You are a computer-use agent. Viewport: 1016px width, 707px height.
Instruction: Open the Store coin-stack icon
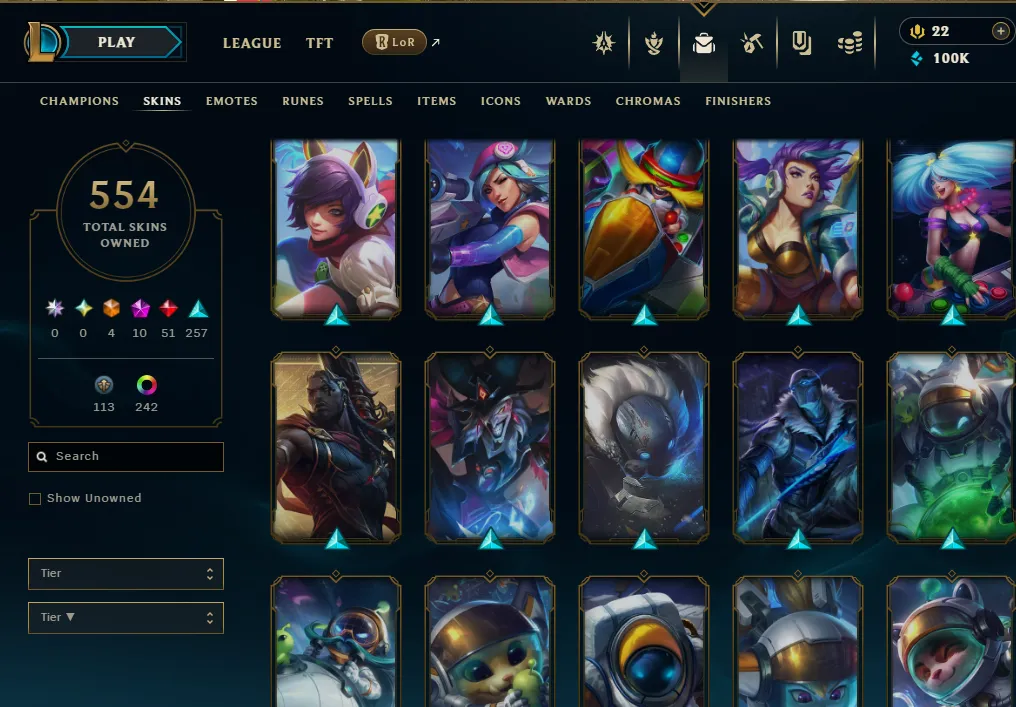pyautogui.click(x=850, y=43)
